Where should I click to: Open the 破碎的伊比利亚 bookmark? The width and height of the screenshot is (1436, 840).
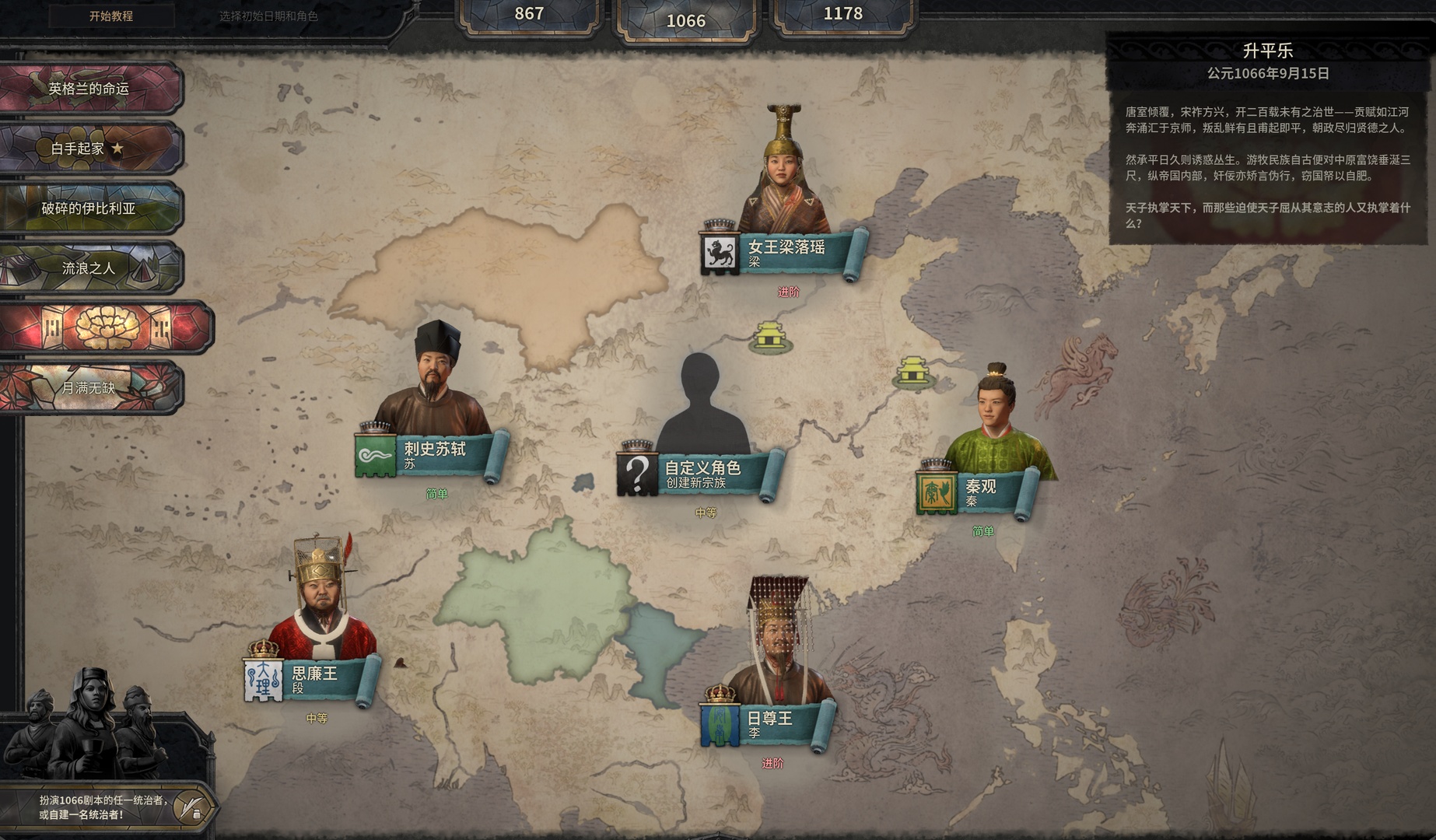click(89, 208)
